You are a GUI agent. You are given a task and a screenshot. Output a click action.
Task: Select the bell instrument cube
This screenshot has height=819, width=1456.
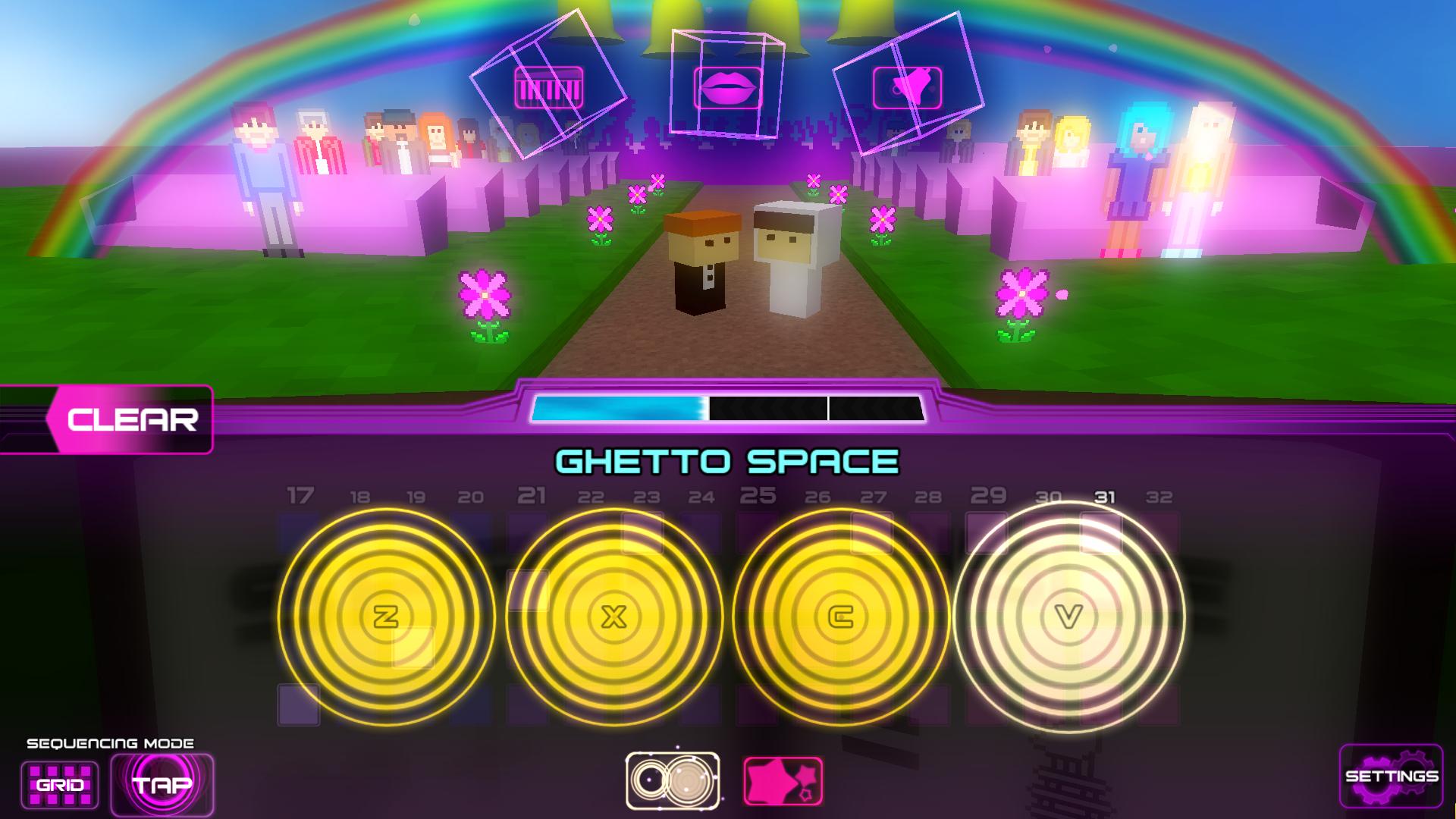[x=908, y=86]
